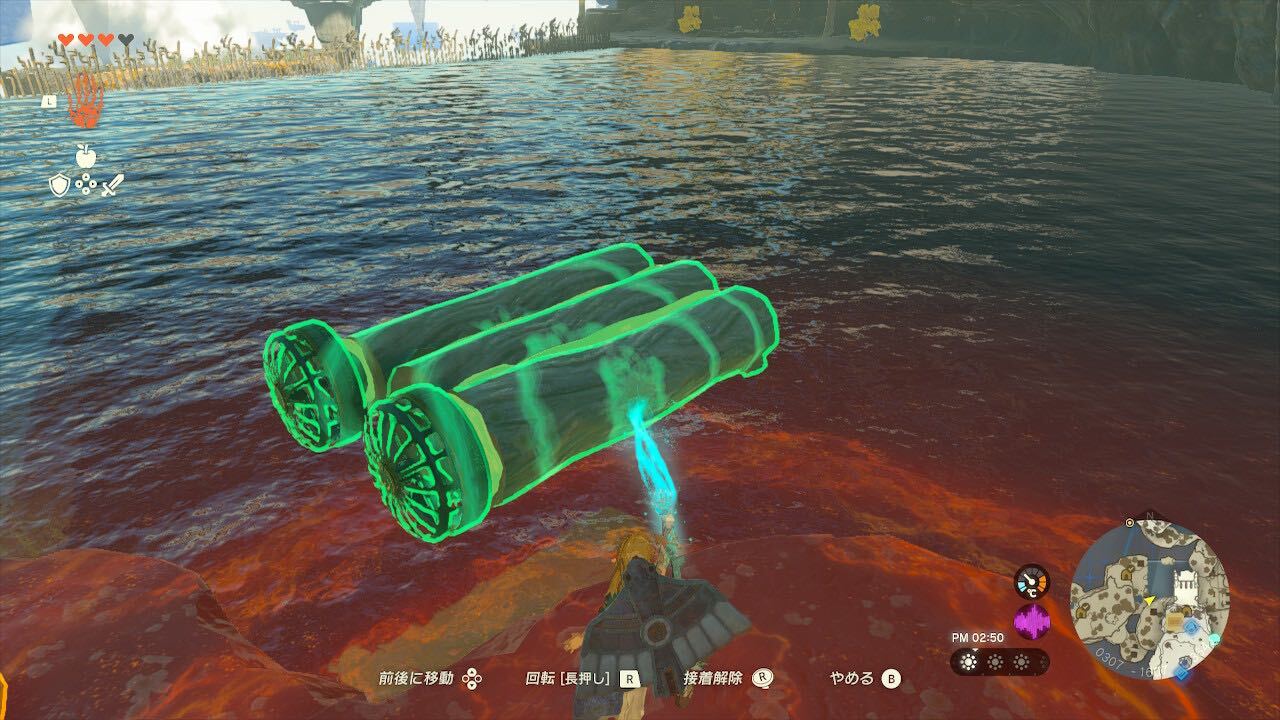
Task: Click the fourth empty heart
Action: [x=127, y=39]
